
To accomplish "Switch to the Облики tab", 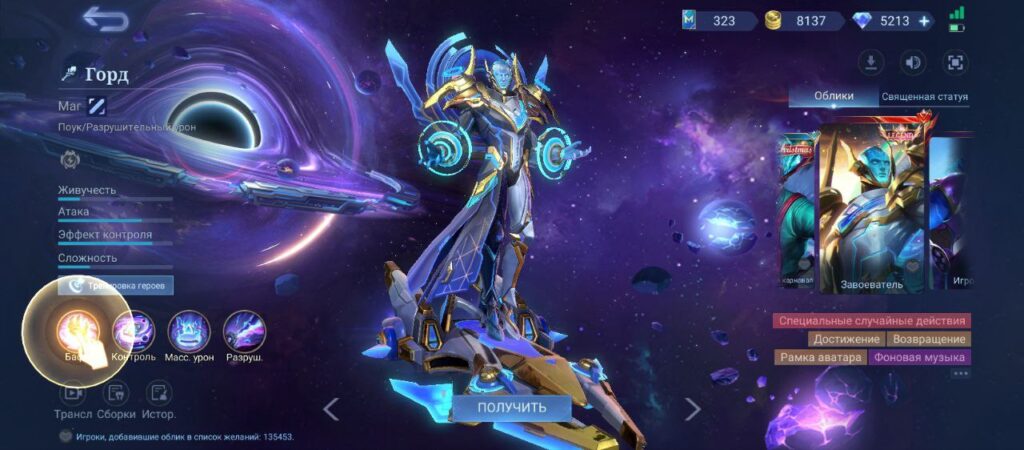I will [x=833, y=96].
